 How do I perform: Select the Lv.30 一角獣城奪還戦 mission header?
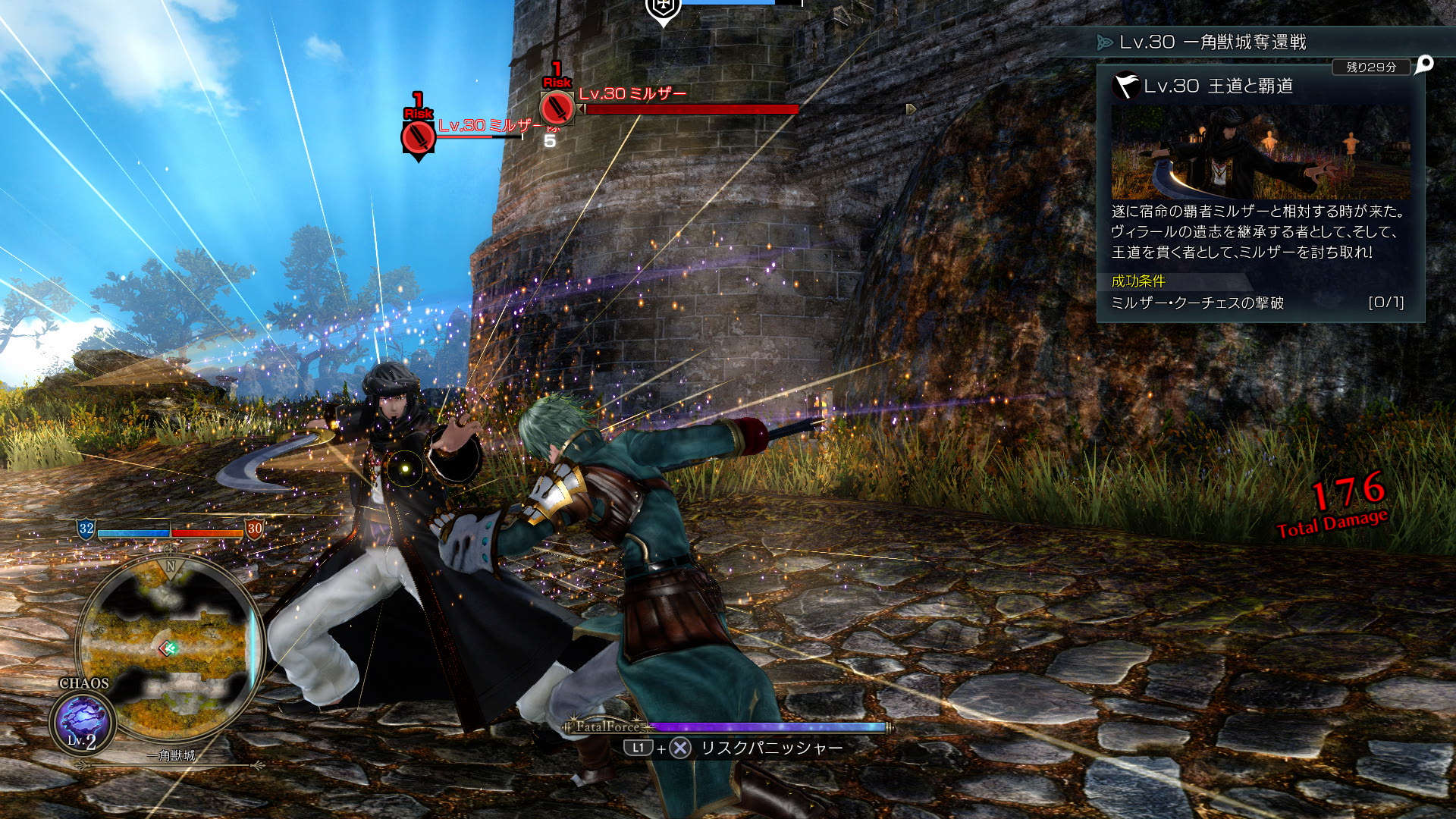pyautogui.click(x=1212, y=42)
